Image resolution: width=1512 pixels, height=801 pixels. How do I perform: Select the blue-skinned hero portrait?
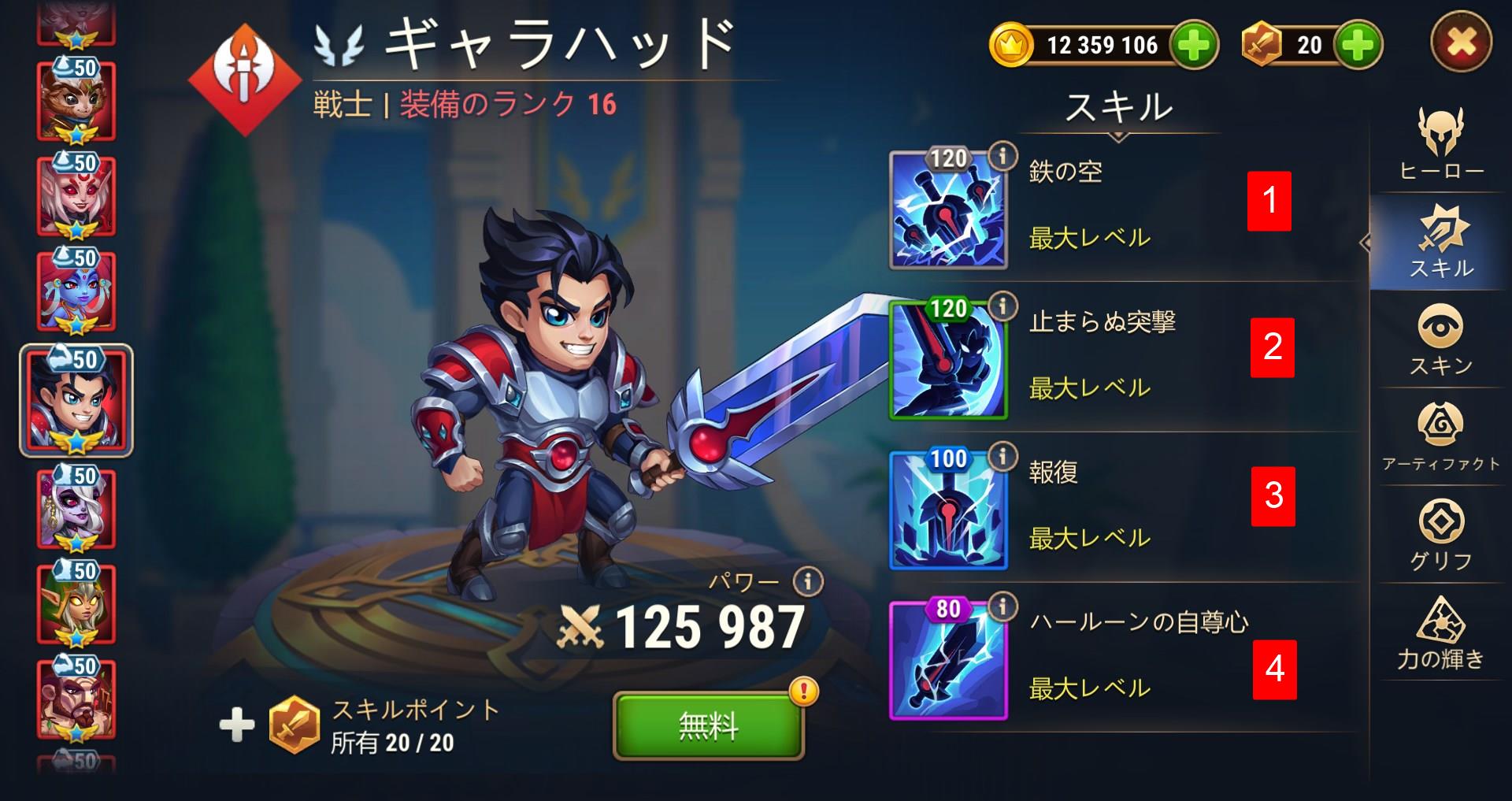(76, 291)
